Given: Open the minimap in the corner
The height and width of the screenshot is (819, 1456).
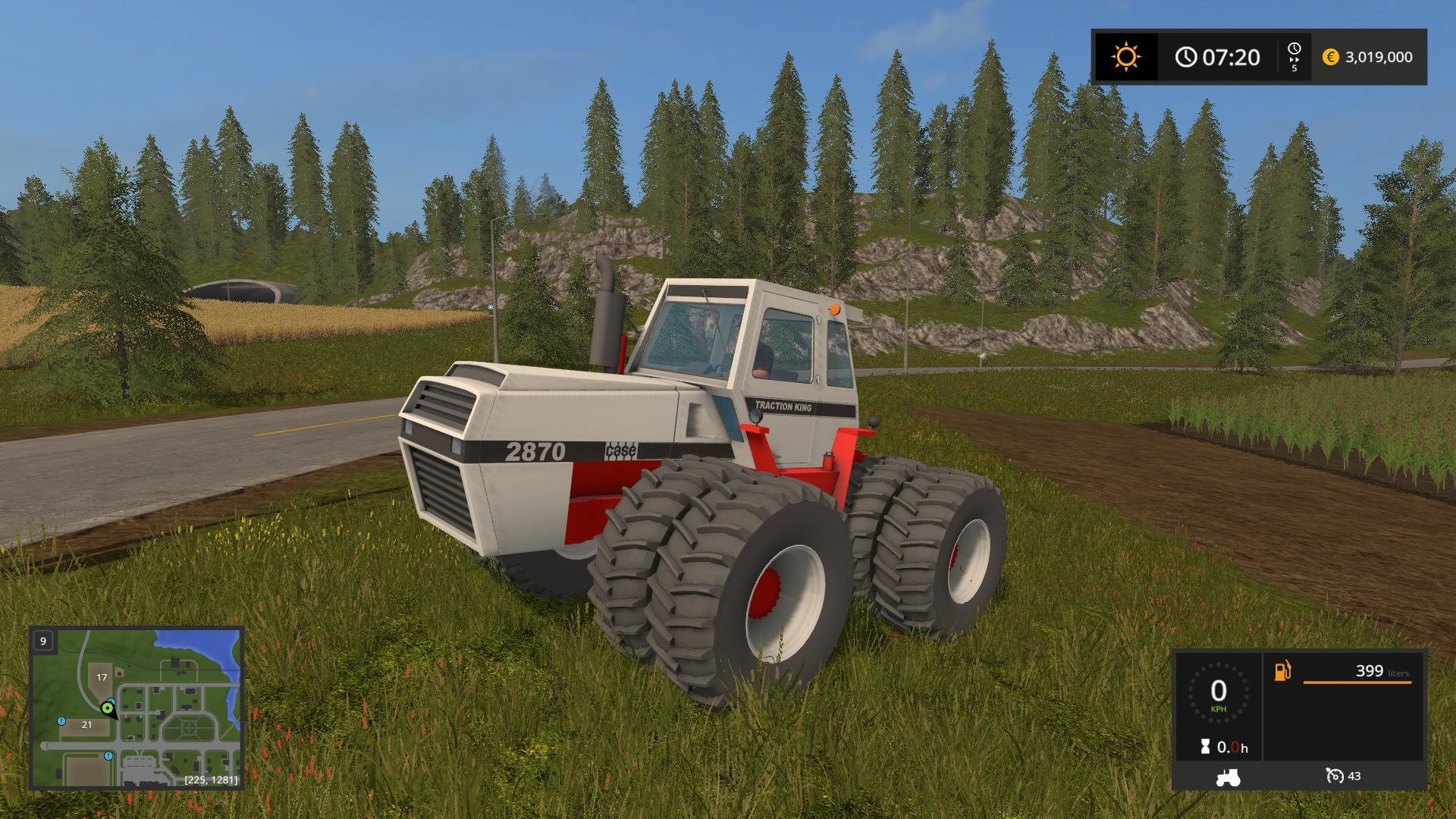Looking at the screenshot, I should click(136, 708).
